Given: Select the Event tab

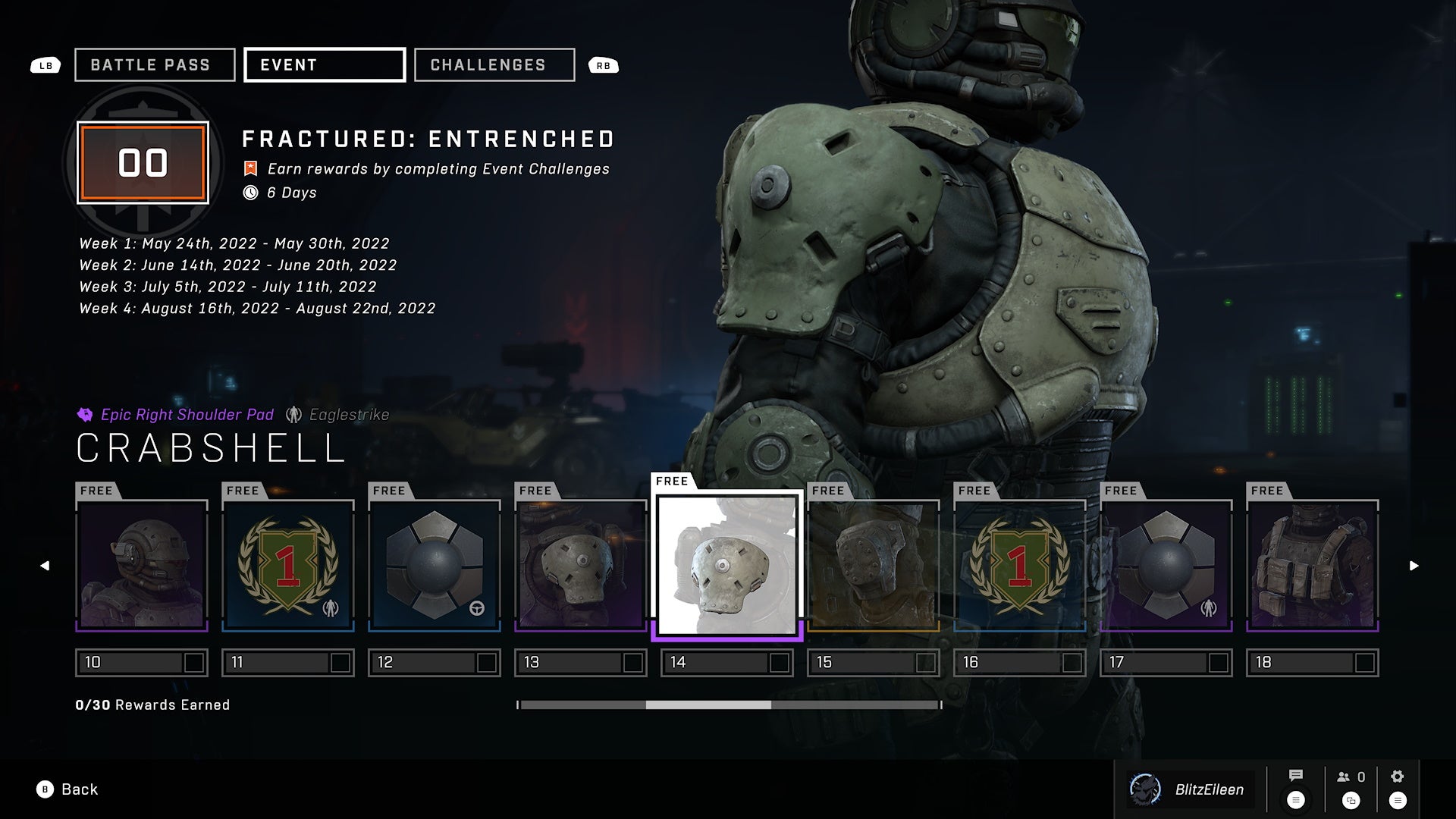Looking at the screenshot, I should 325,65.
